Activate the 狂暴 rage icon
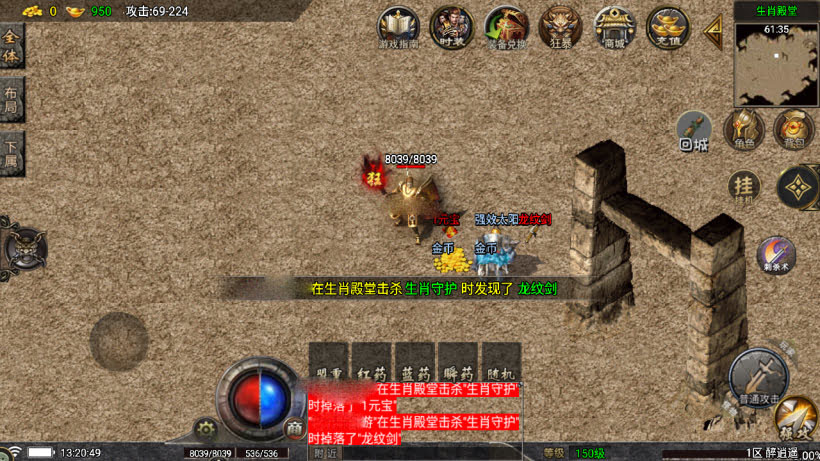 [x=559, y=27]
